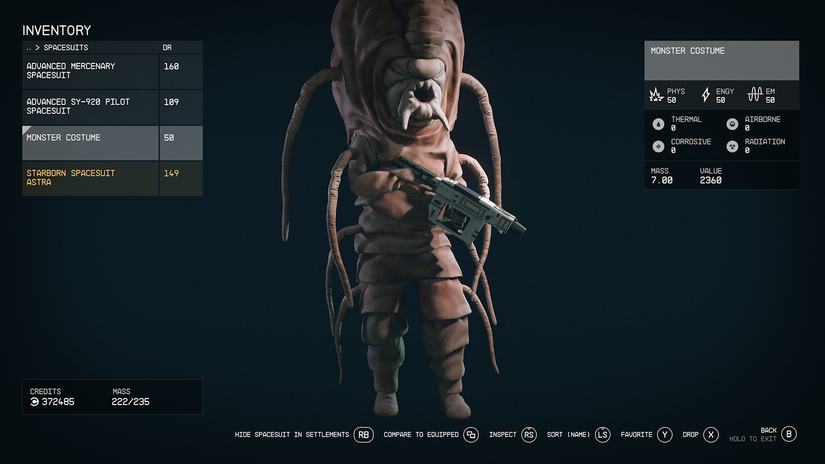Sort the list by DR column header
This screenshot has height=464, width=825.
coord(168,47)
